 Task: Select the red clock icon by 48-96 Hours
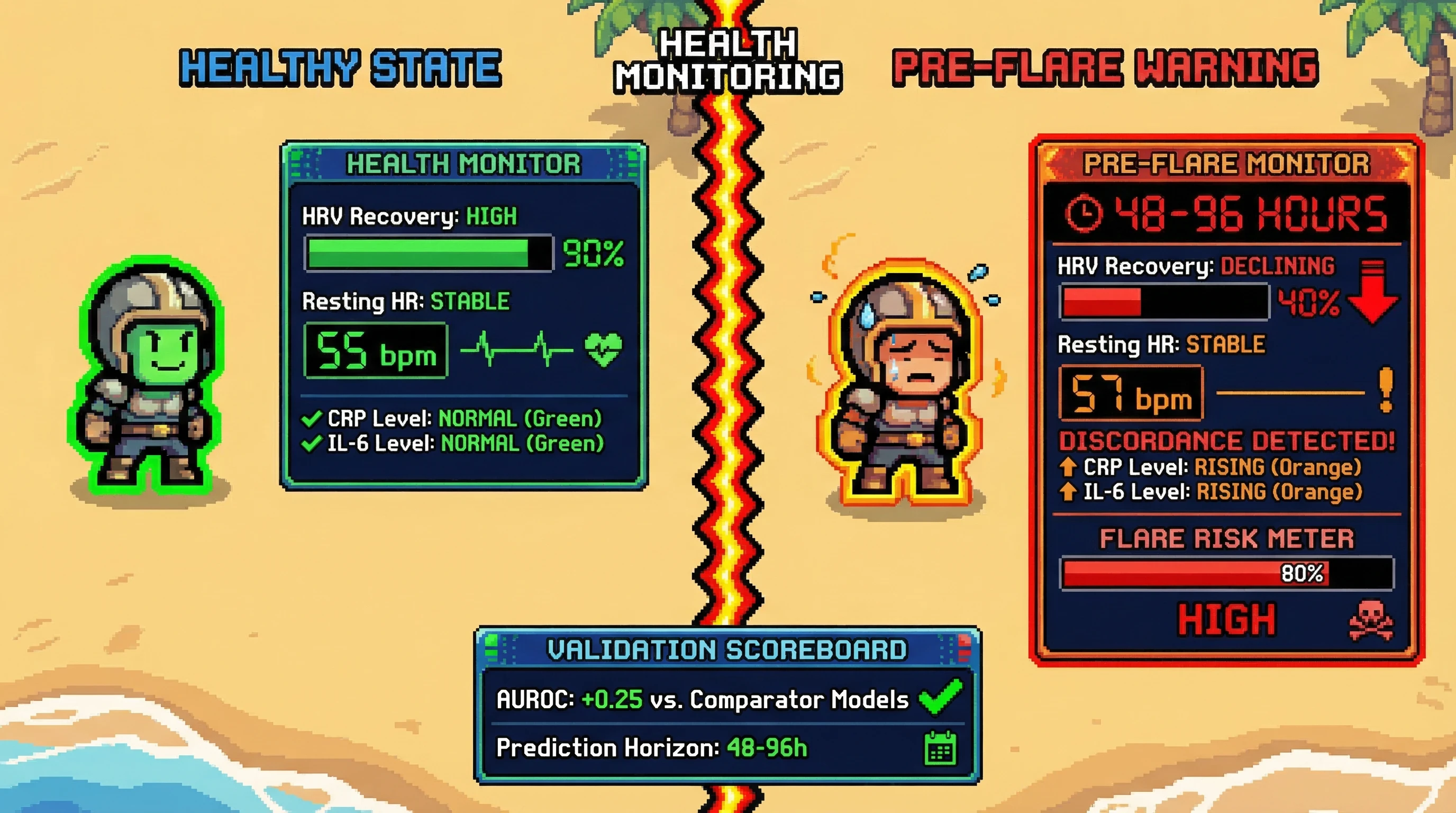pos(1083,214)
